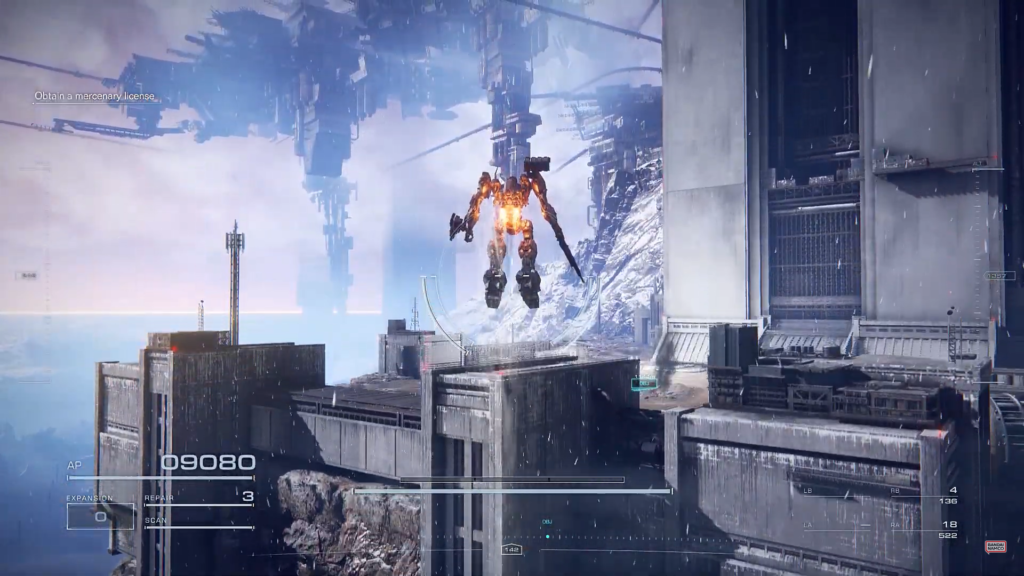
Task: Activate the Expansion slot box
Action: click(100, 515)
